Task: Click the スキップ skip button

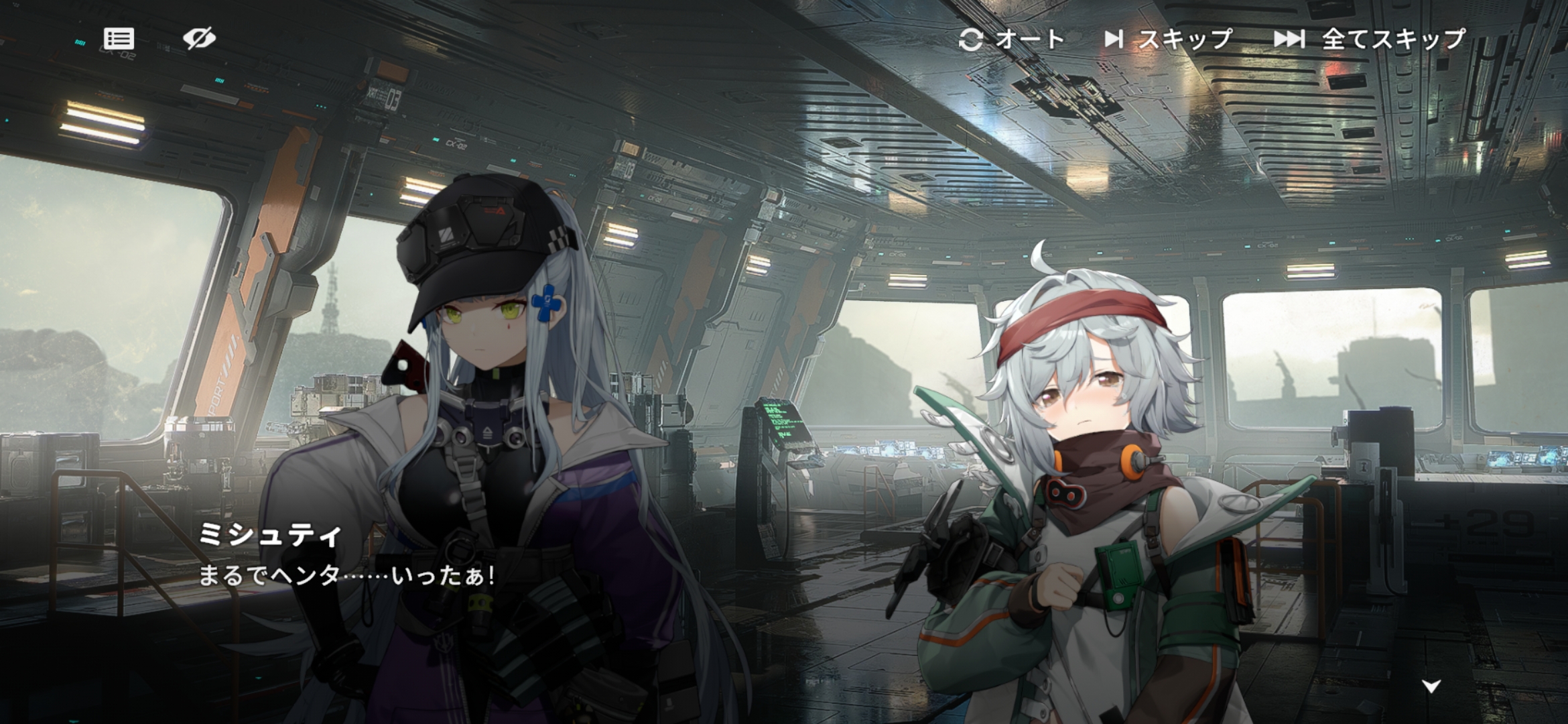Action: coord(1169,40)
